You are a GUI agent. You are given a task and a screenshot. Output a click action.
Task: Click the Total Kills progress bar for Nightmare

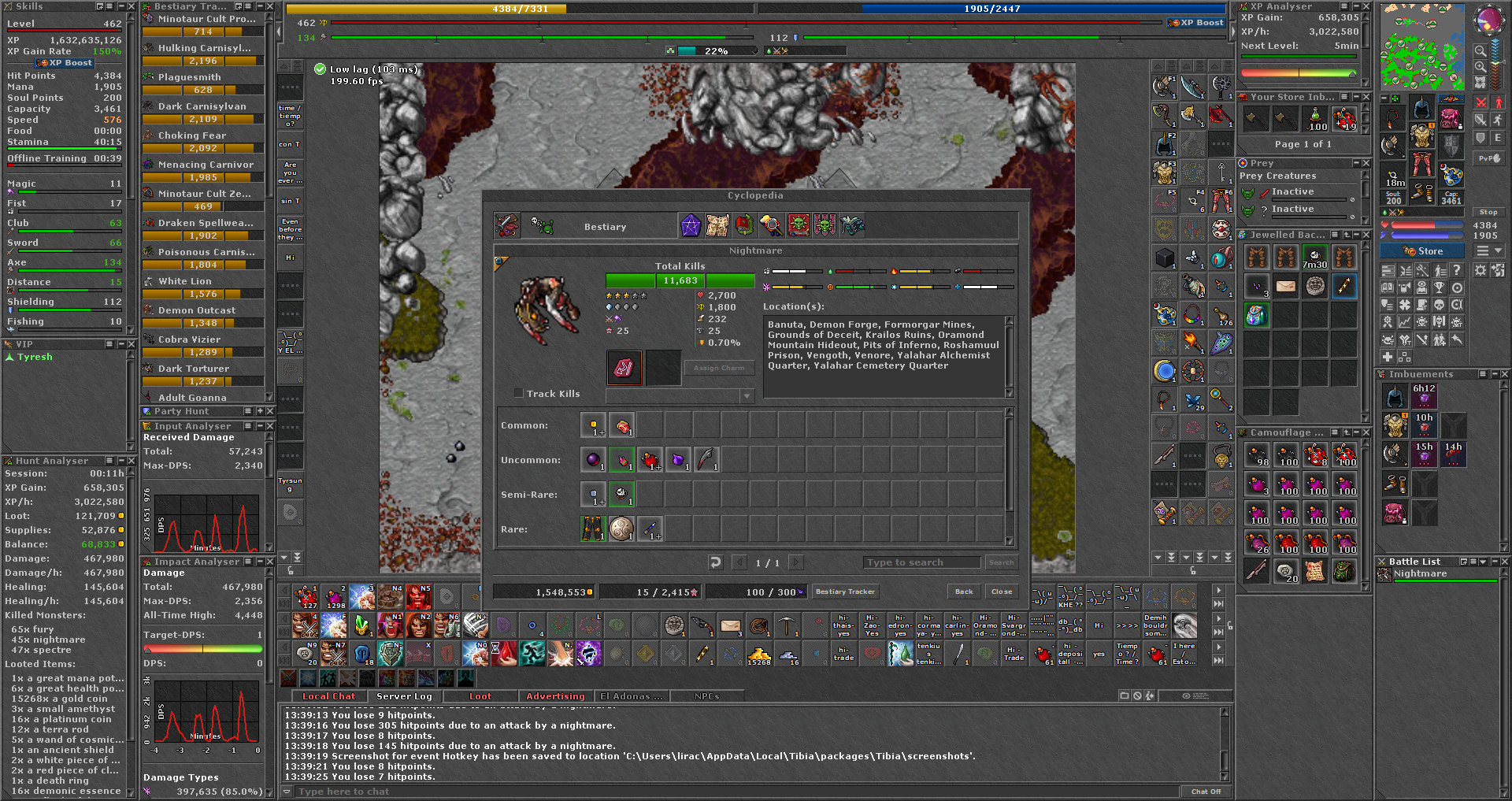pyautogui.click(x=680, y=280)
